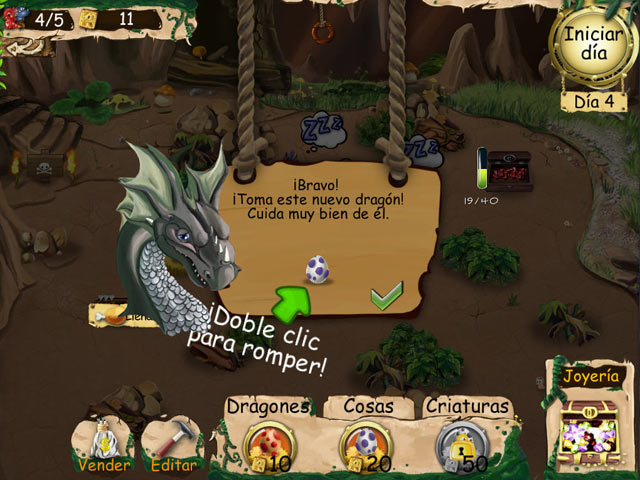Select the spotted dragon egg in the dialog
The height and width of the screenshot is (480, 640).
tap(317, 268)
